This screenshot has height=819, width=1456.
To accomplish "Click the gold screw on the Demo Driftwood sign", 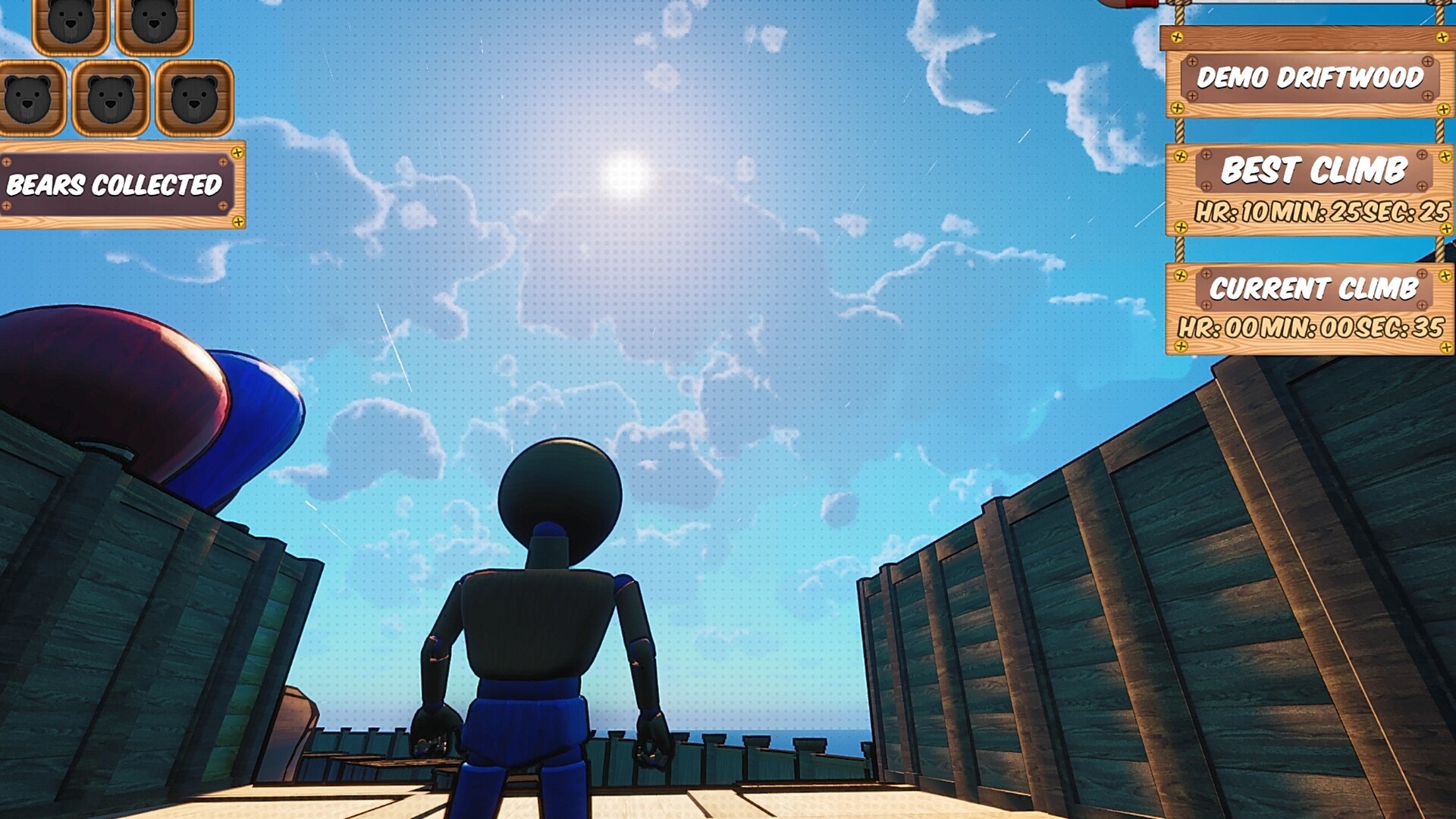I will pyautogui.click(x=1178, y=36).
